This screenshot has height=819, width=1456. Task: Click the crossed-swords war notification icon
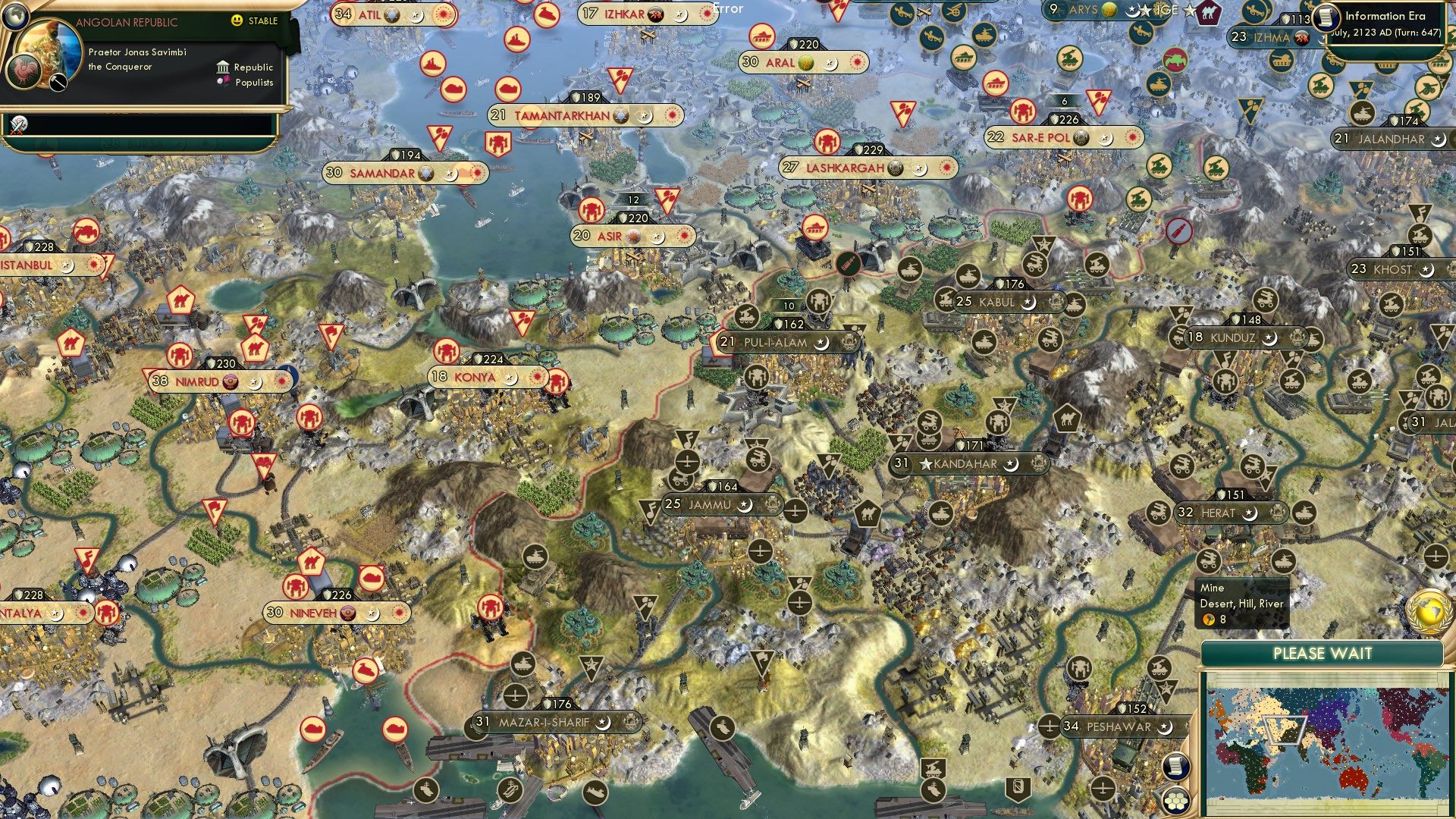click(17, 125)
